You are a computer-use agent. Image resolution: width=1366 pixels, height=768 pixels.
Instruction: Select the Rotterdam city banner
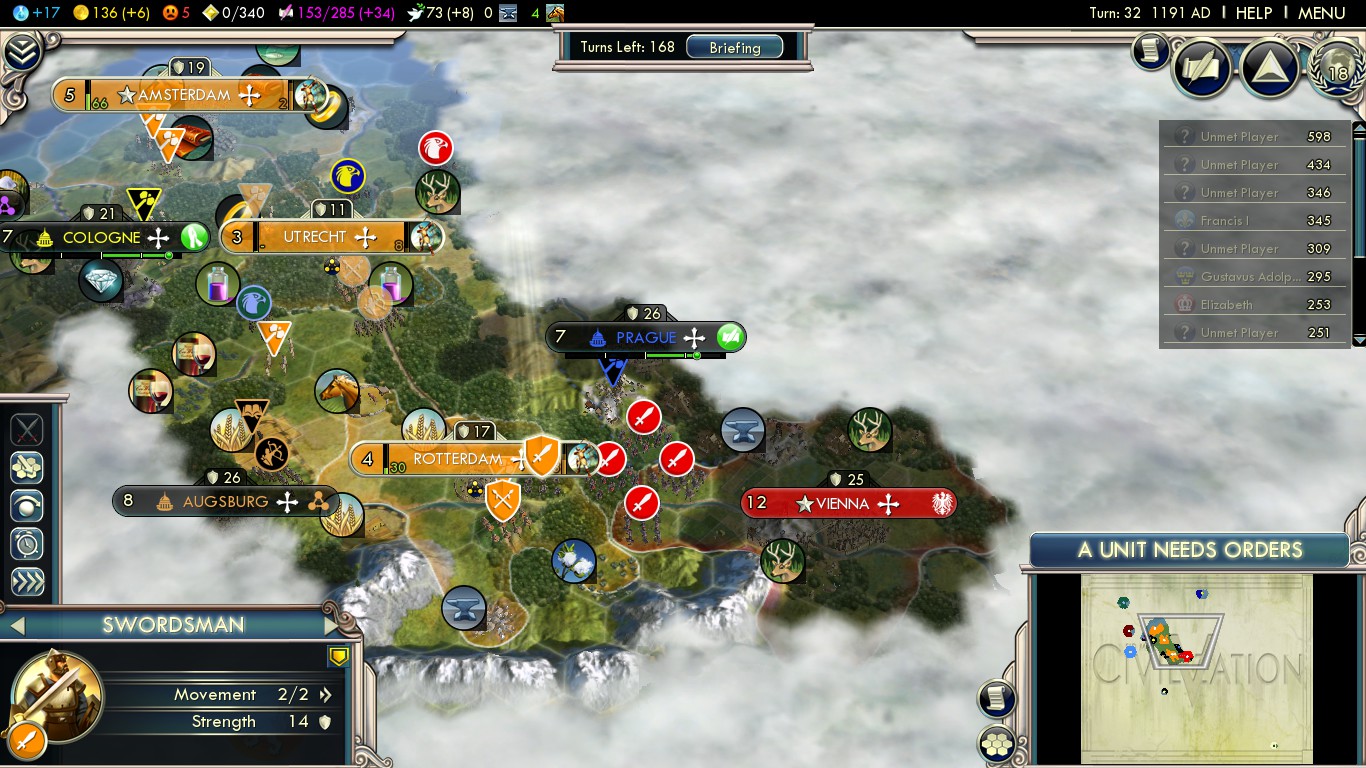pyautogui.click(x=457, y=459)
